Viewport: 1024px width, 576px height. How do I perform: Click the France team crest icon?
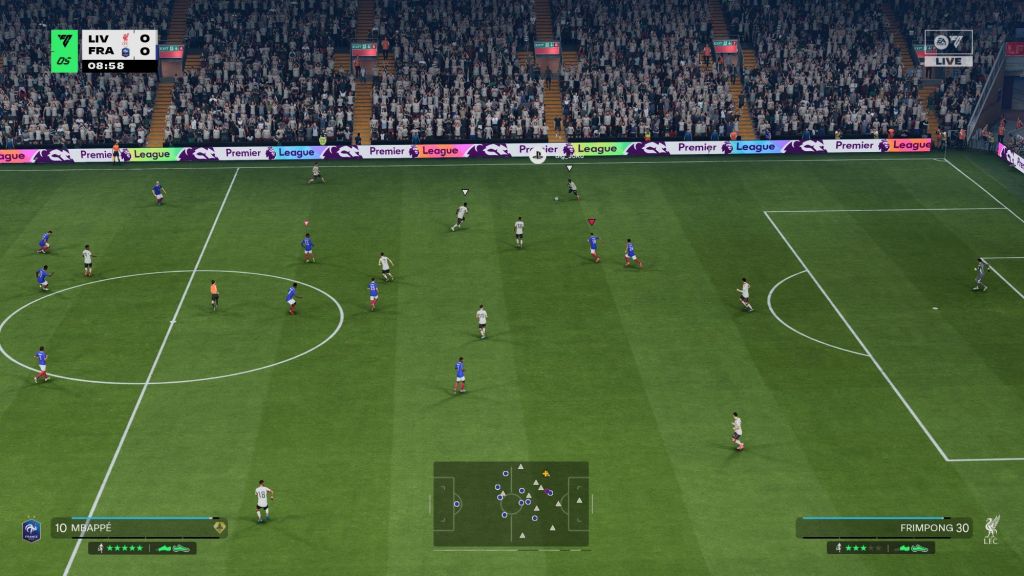click(31, 529)
